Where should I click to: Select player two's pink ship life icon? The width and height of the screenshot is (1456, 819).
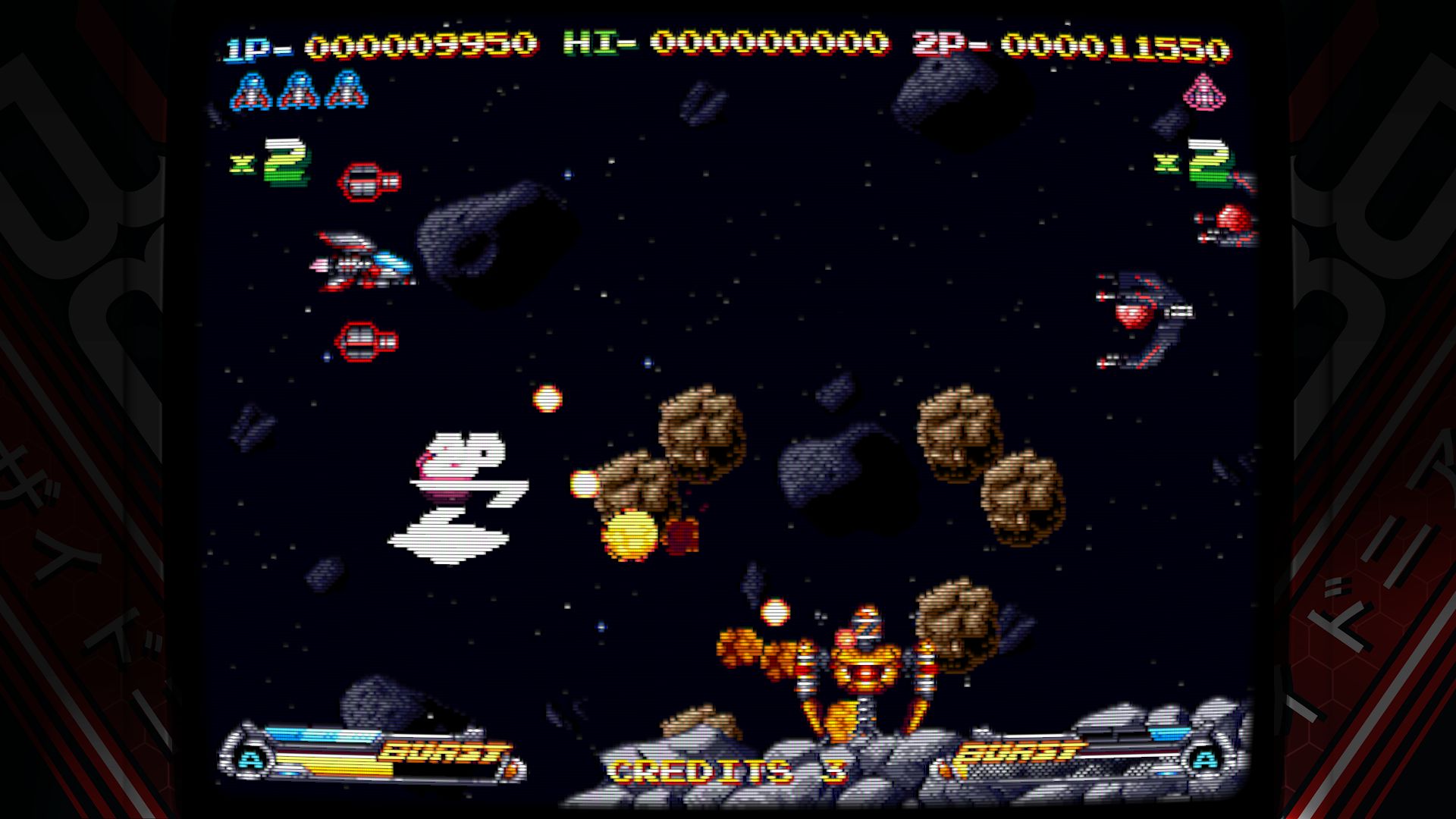point(1204,93)
